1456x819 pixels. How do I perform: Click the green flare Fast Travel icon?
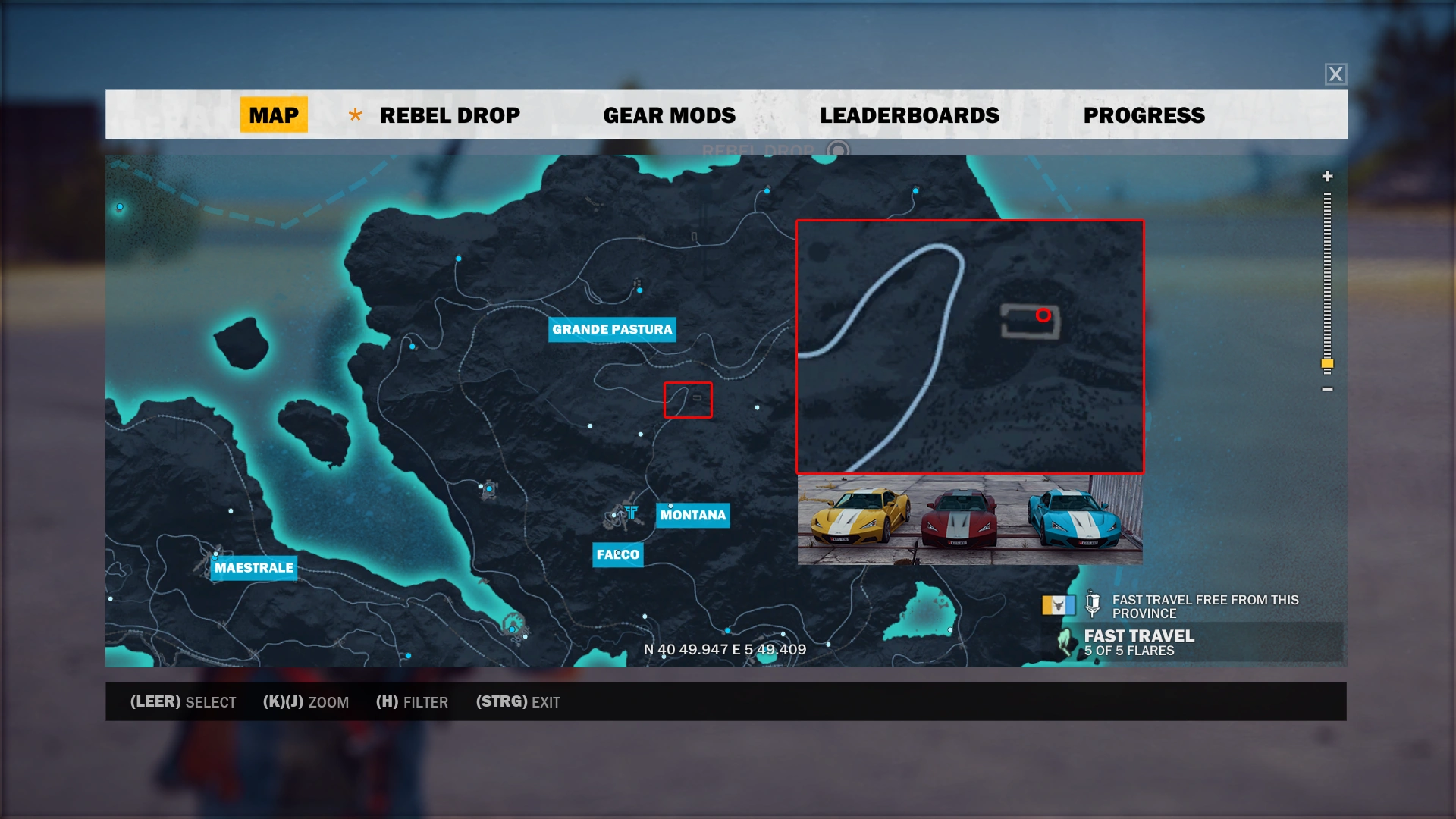1065,643
